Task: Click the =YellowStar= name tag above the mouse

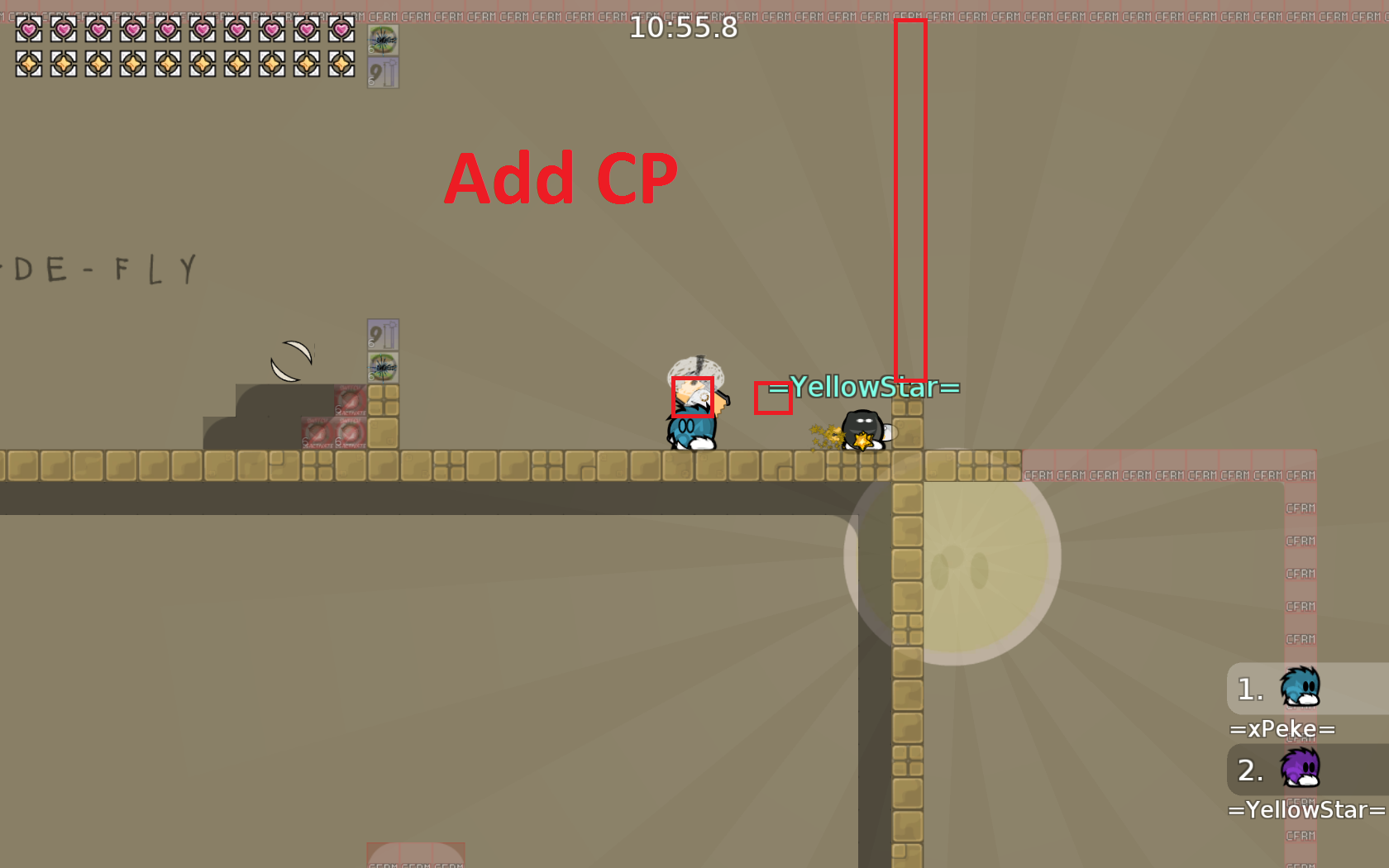Action: point(865,387)
